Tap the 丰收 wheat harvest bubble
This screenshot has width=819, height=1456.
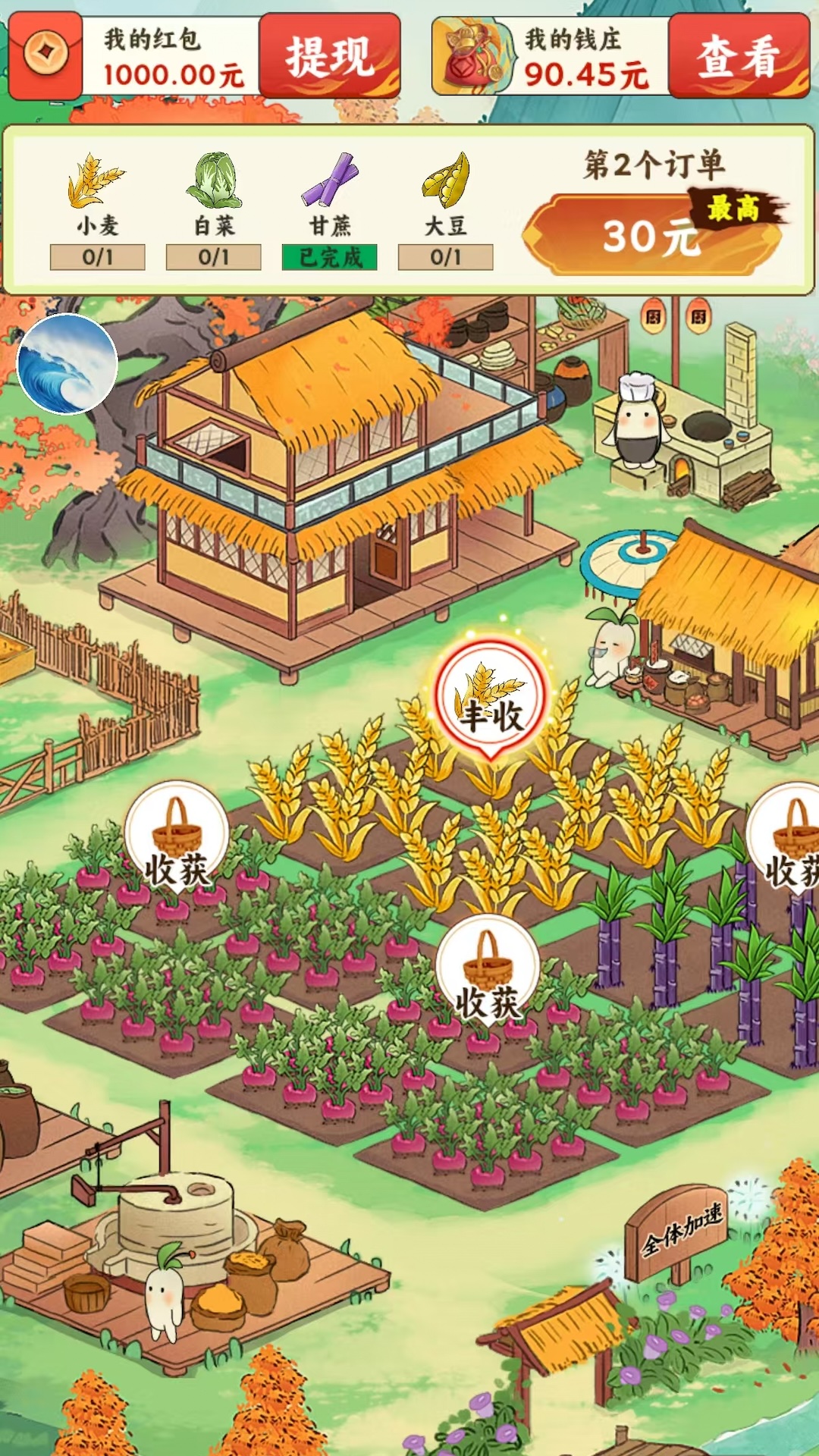491,699
